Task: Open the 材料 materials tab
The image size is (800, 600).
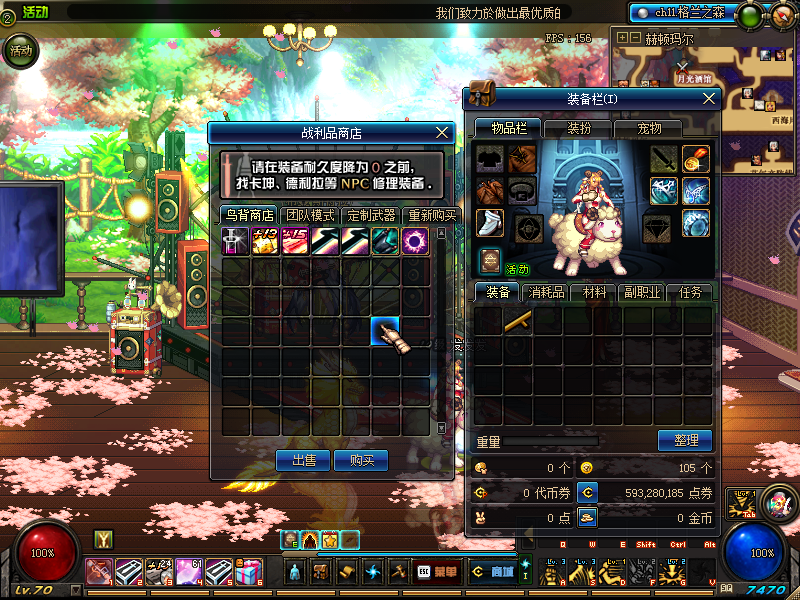Action: pyautogui.click(x=595, y=292)
